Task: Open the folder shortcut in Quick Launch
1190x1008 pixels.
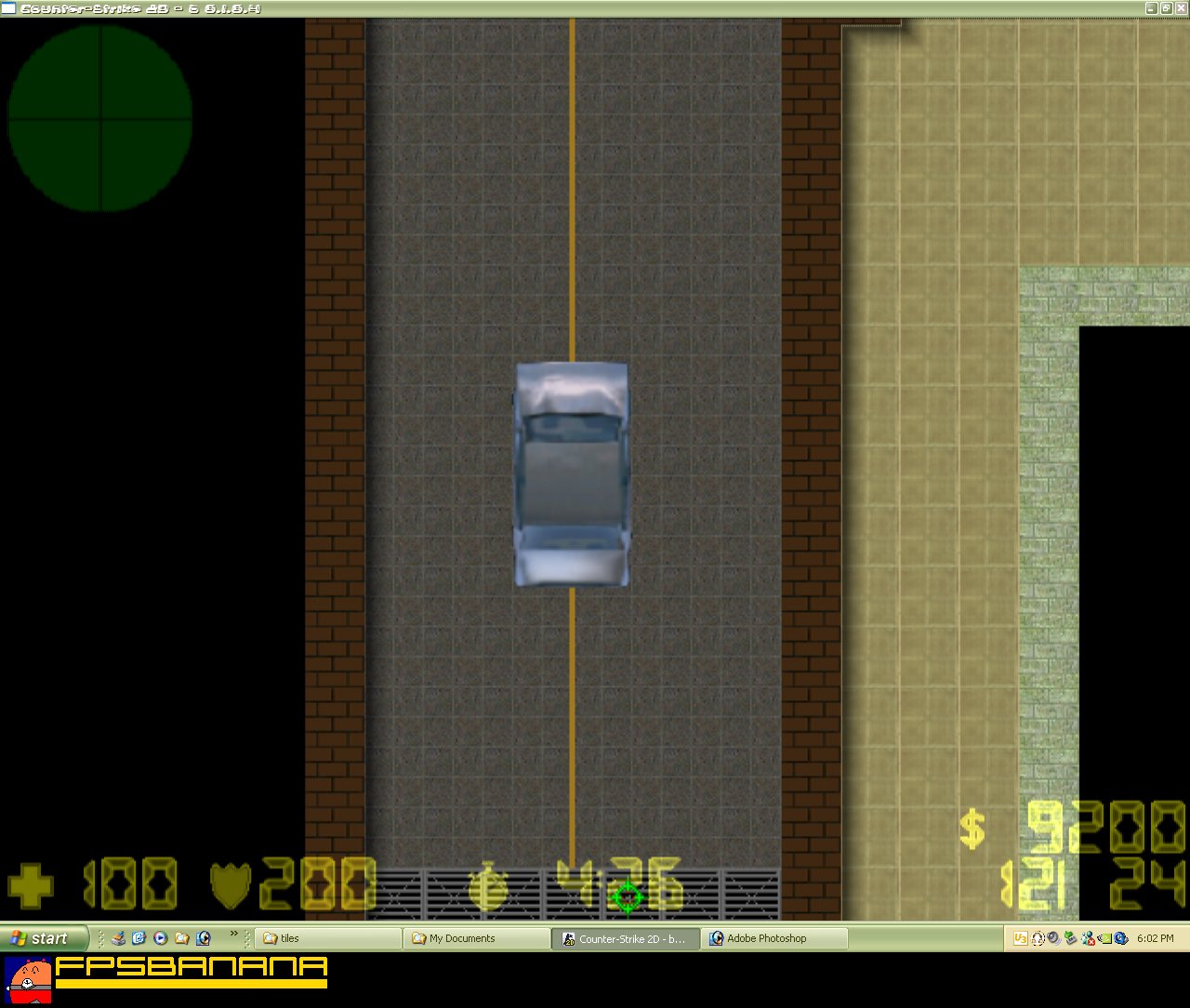Action: 182,938
